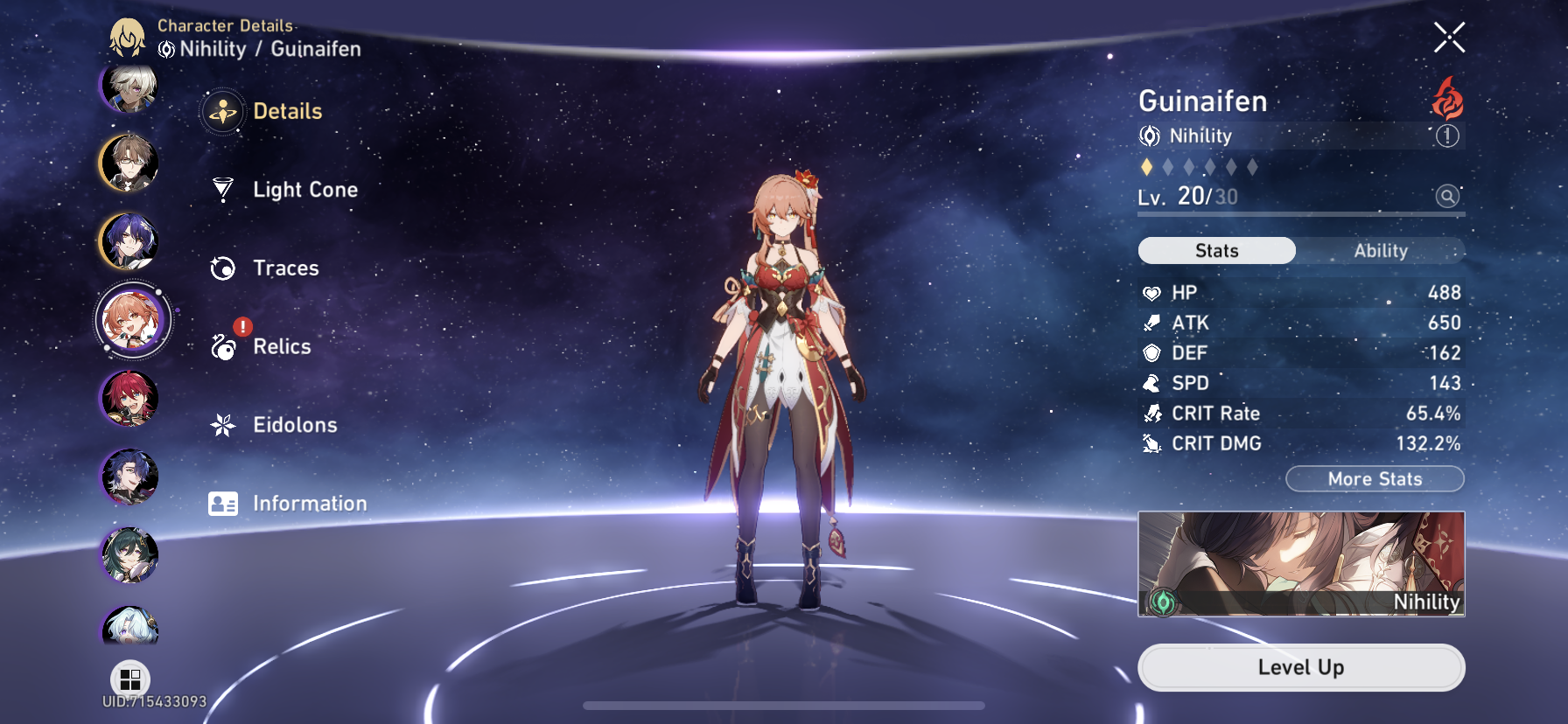Click the magnifier icon next to level
1568x724 pixels.
[x=1448, y=196]
